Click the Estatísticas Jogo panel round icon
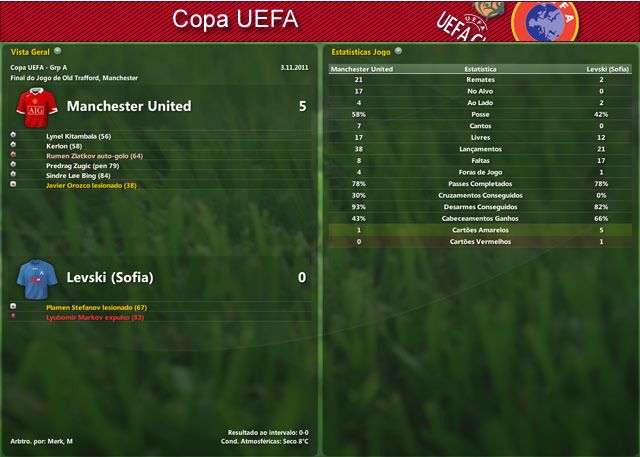 (x=399, y=50)
